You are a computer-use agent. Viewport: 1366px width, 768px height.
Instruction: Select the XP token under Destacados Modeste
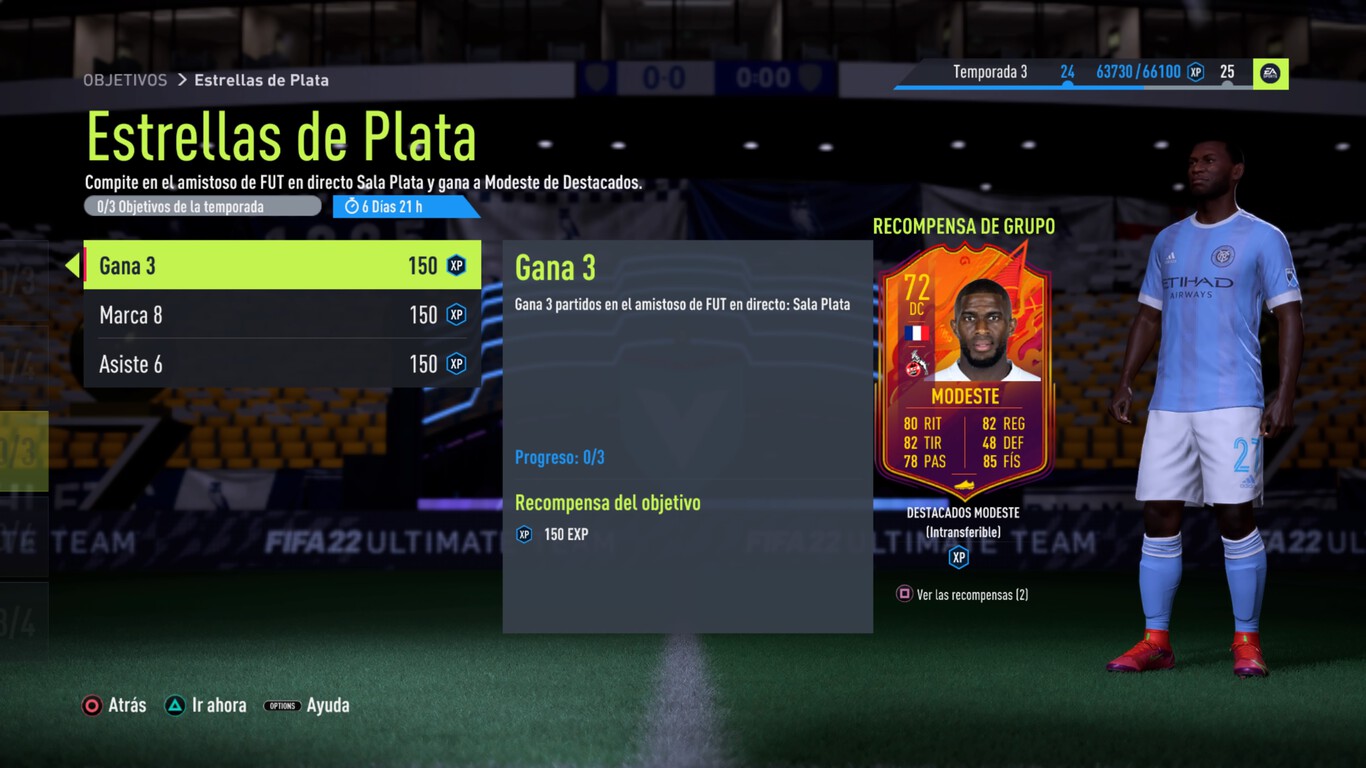(x=958, y=558)
